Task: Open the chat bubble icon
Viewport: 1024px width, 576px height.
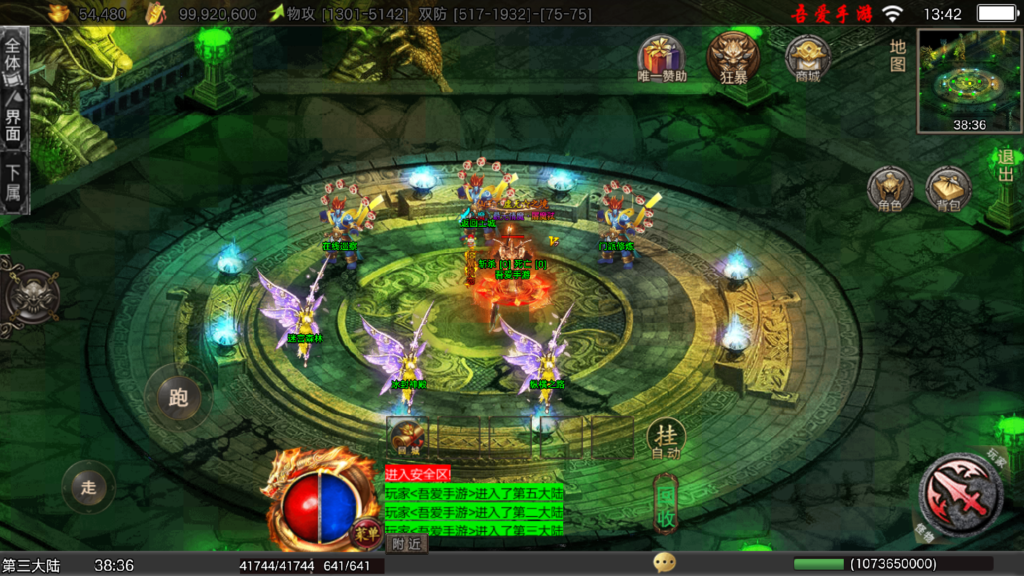Action: [664, 562]
